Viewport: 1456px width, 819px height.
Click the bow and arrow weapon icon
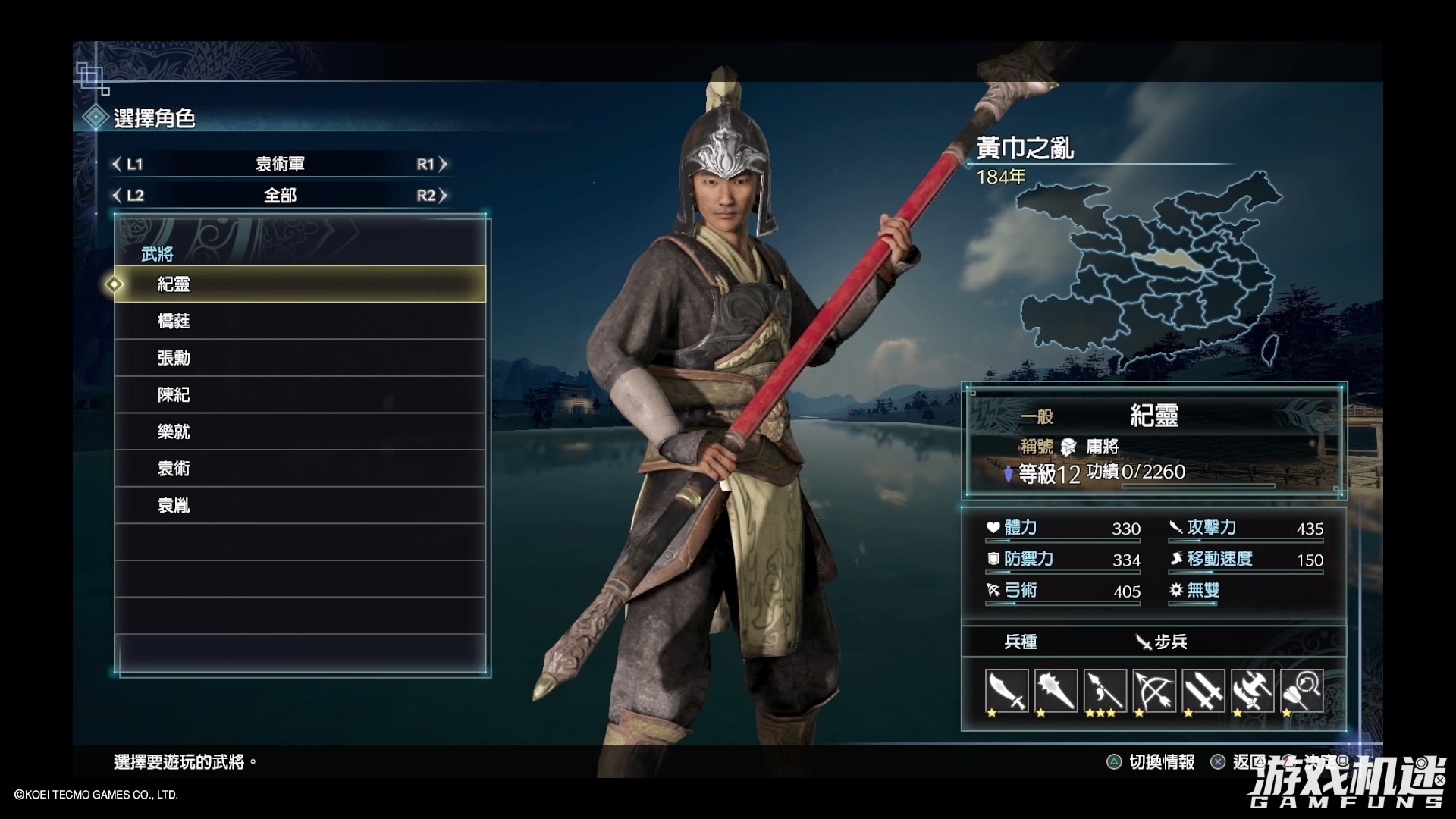coord(1154,691)
